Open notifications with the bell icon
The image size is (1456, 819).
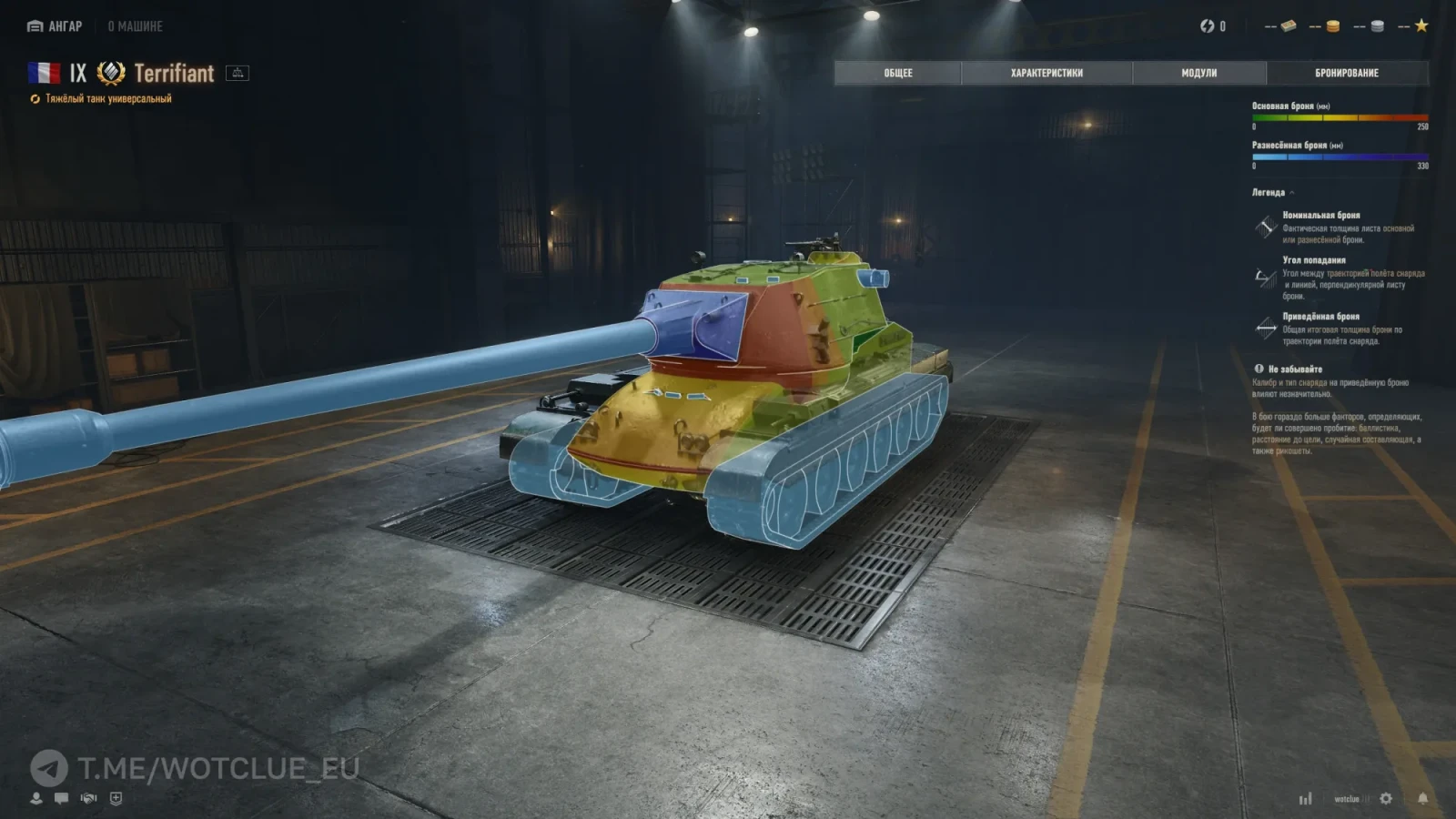coord(1422,798)
